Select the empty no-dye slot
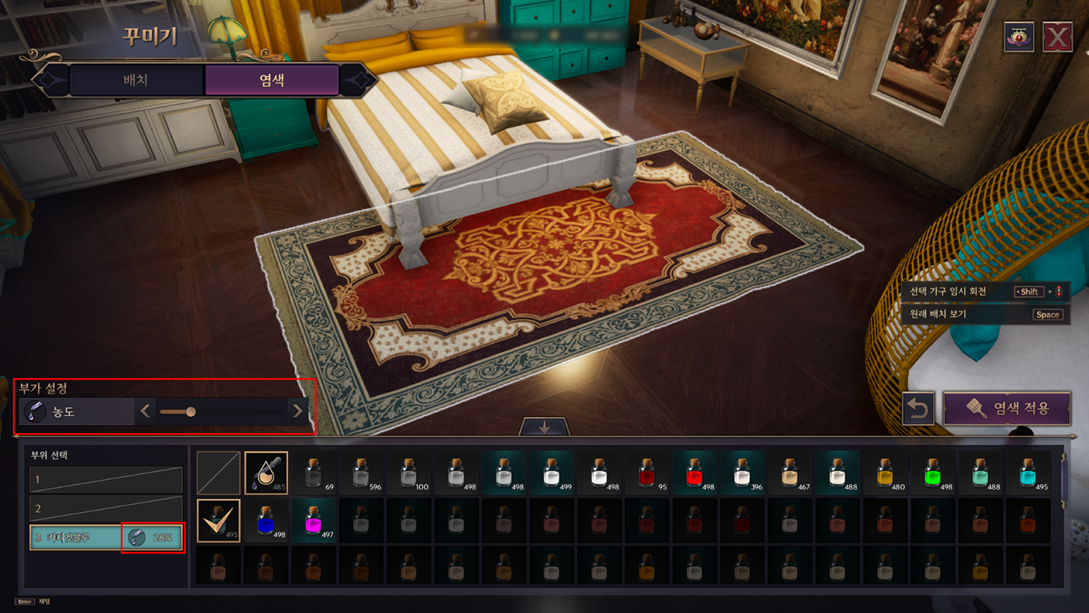The height and width of the screenshot is (613, 1089). tap(218, 473)
